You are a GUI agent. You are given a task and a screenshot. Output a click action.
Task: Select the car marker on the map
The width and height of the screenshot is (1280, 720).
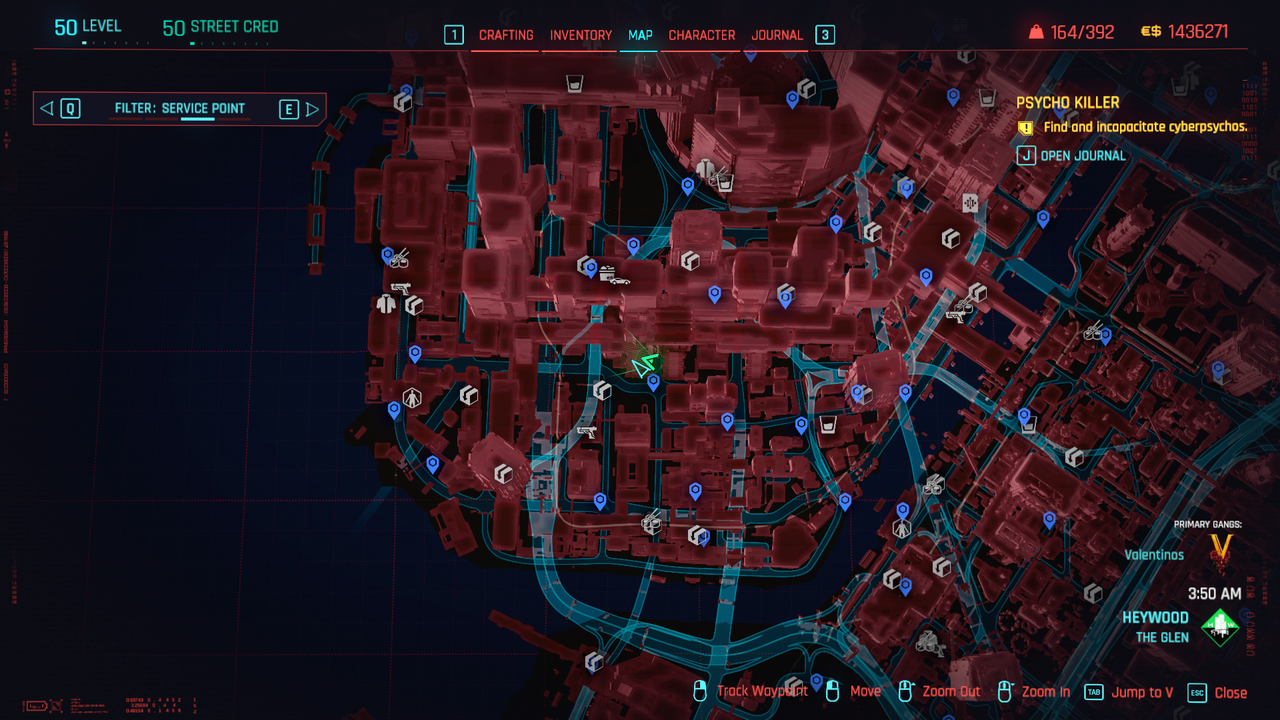click(x=615, y=277)
